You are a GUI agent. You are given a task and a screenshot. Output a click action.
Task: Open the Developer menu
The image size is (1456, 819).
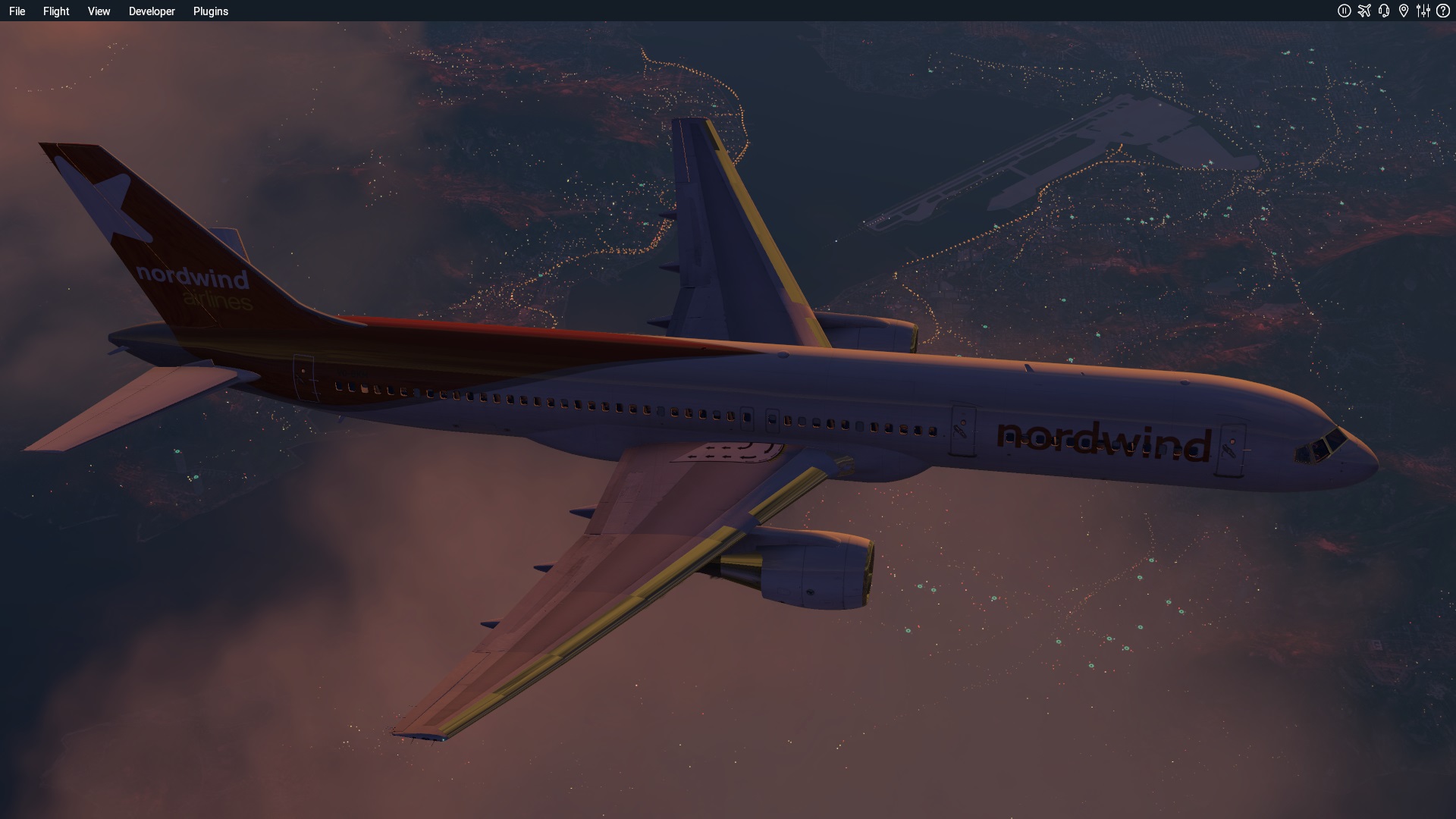(152, 11)
